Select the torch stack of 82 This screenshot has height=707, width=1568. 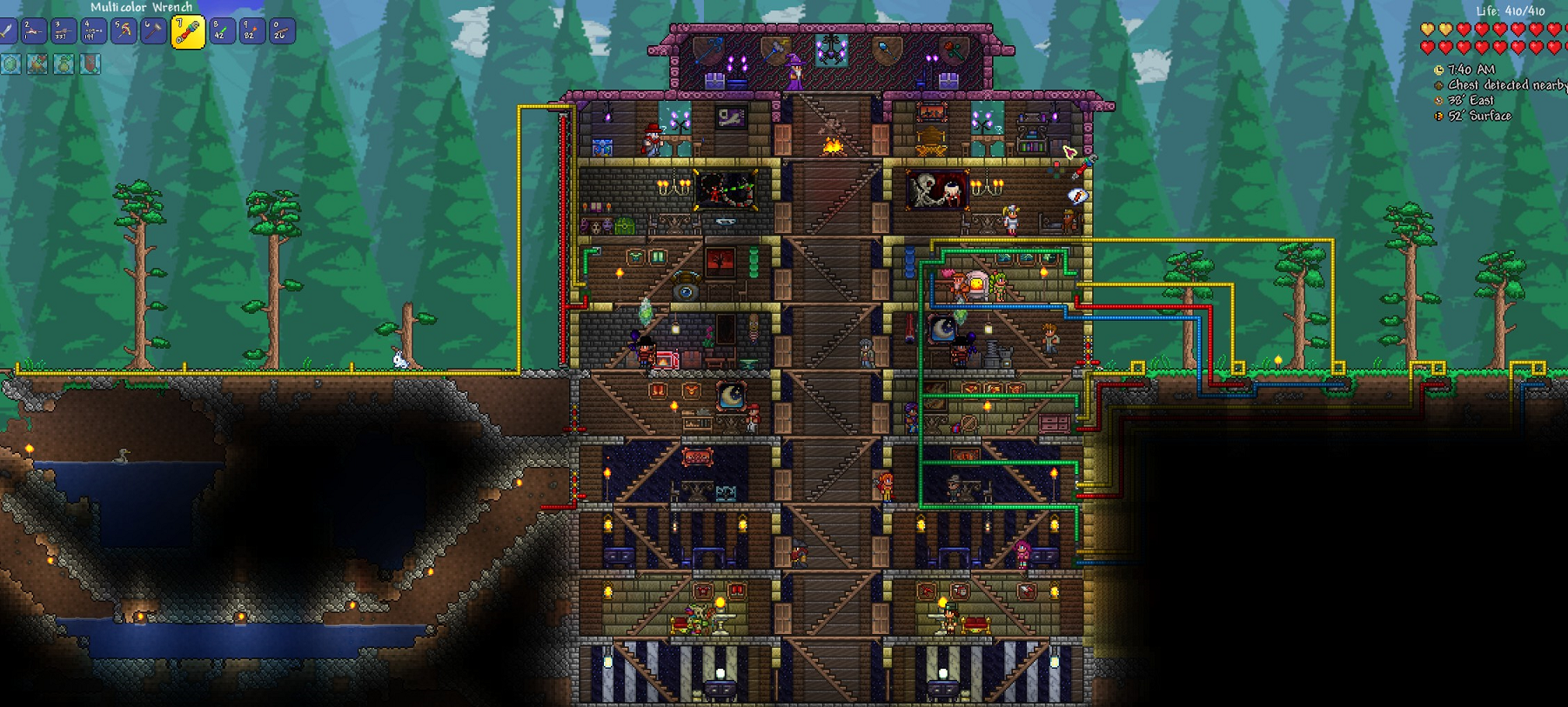(251, 32)
